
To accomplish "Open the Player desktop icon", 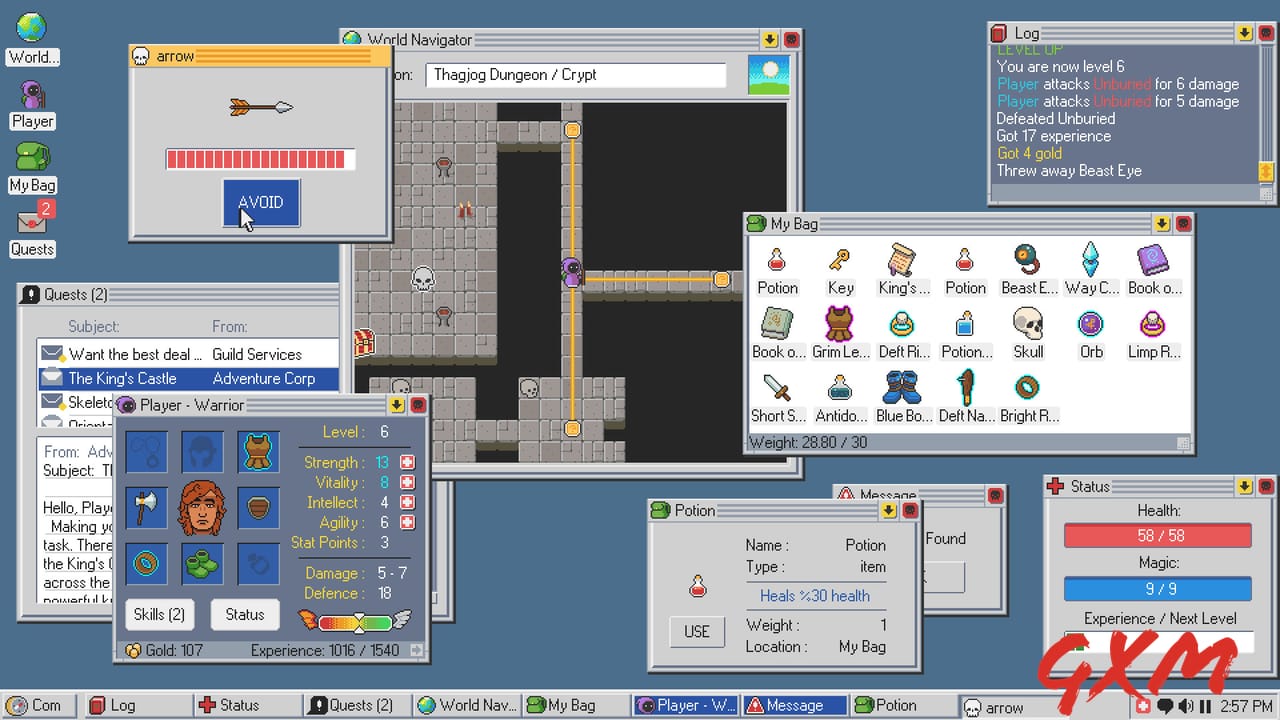I will click(x=30, y=97).
